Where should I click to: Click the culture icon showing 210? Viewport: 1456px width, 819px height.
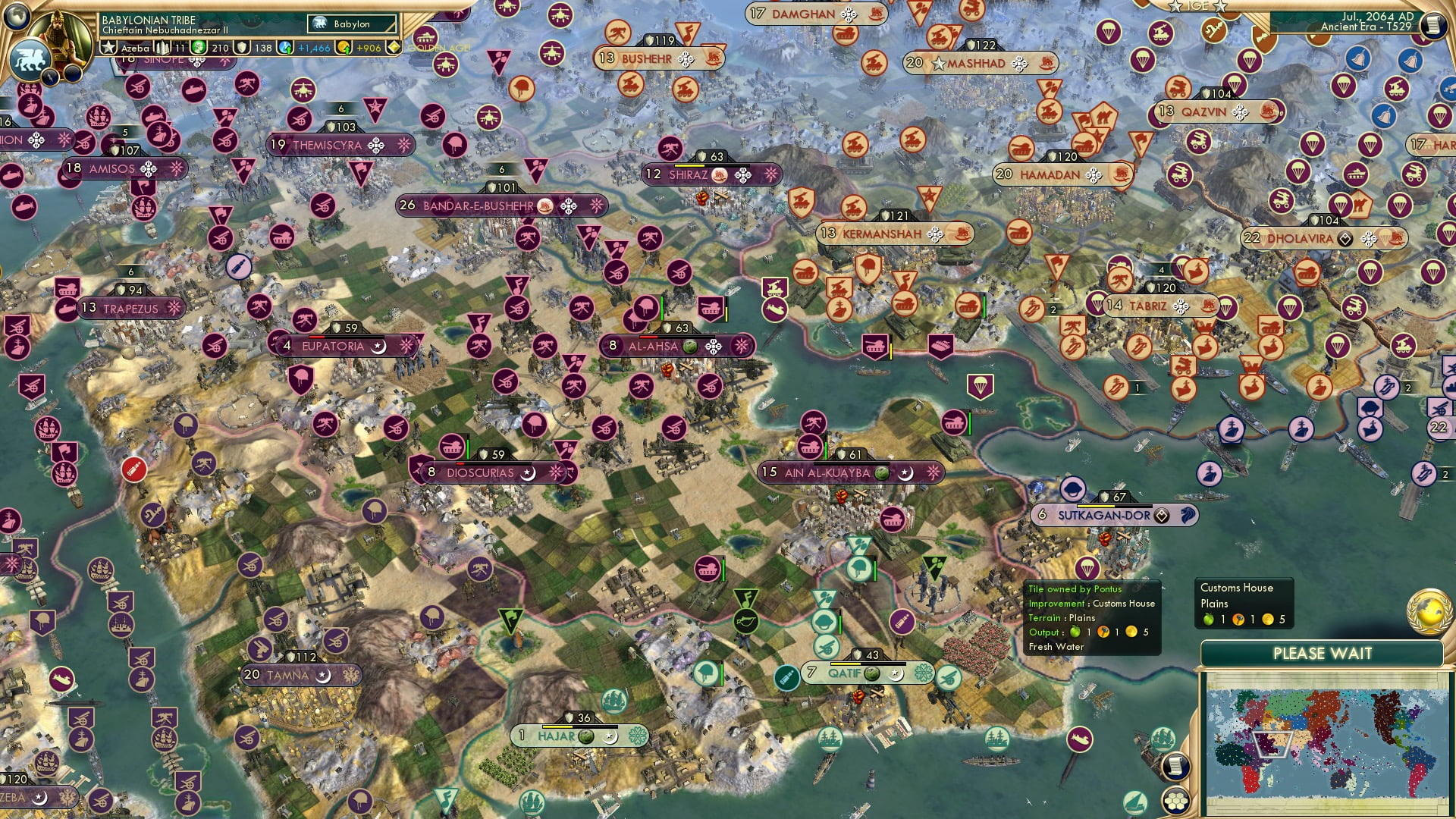pyautogui.click(x=198, y=47)
